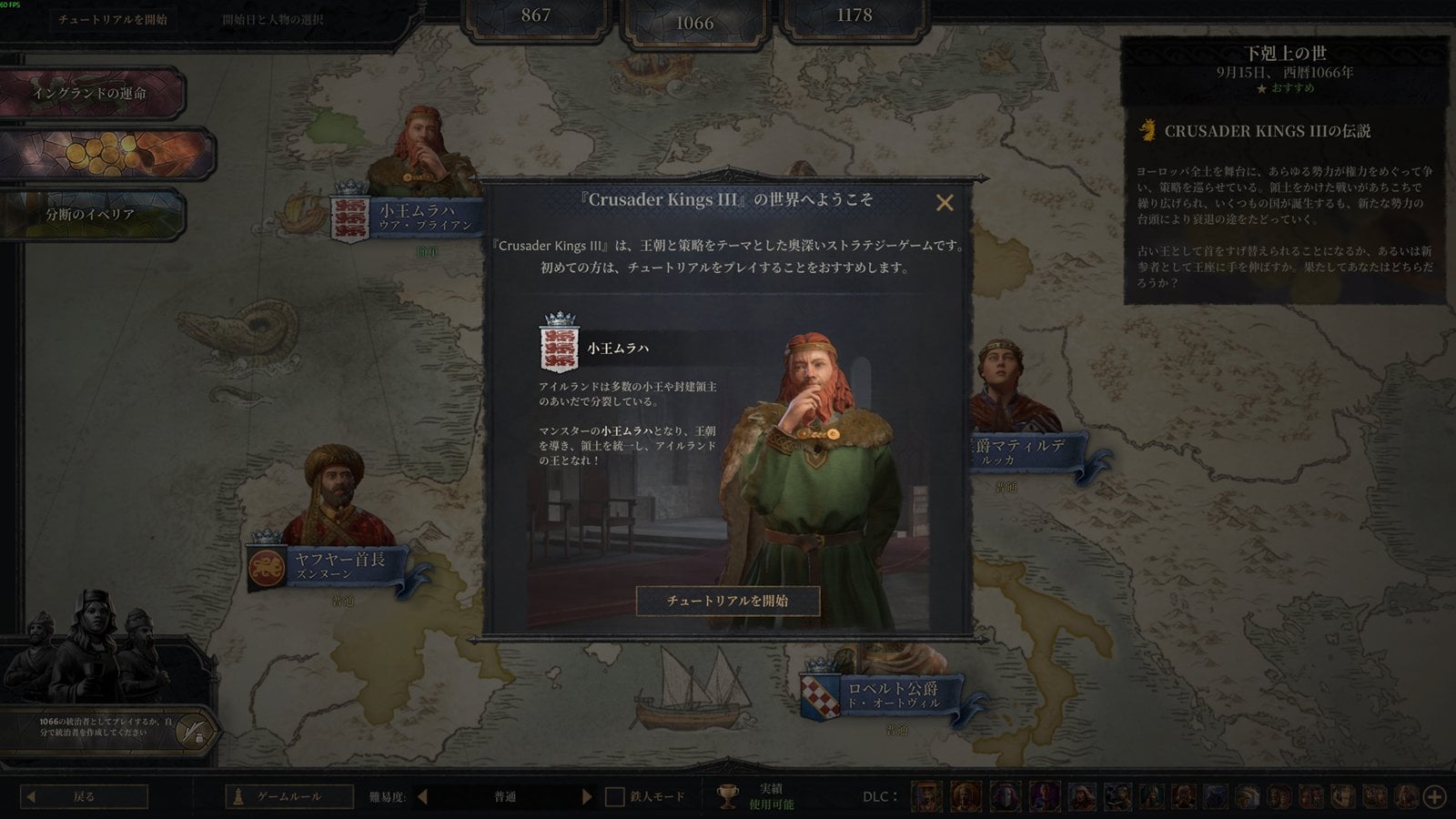The height and width of the screenshot is (819, 1456).
Task: Close the welcome dialog
Action: click(x=945, y=203)
